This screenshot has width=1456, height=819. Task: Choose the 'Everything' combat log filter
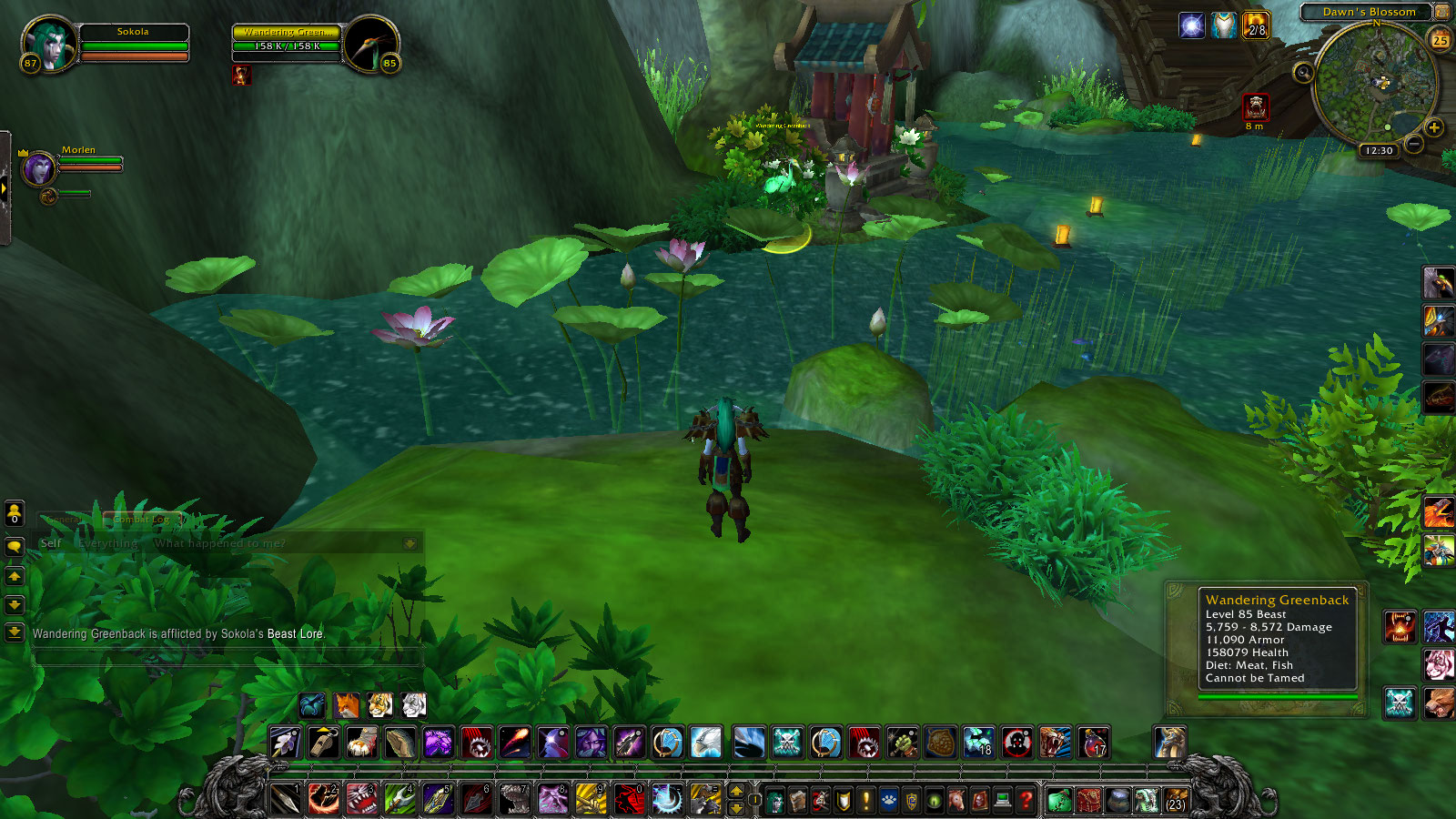click(108, 543)
